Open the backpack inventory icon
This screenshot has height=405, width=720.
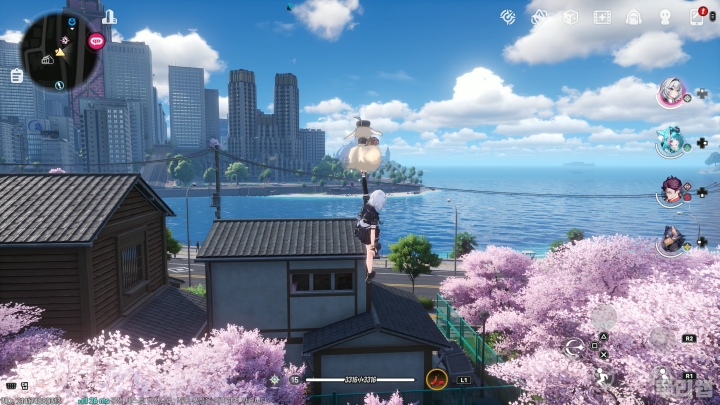tap(633, 17)
